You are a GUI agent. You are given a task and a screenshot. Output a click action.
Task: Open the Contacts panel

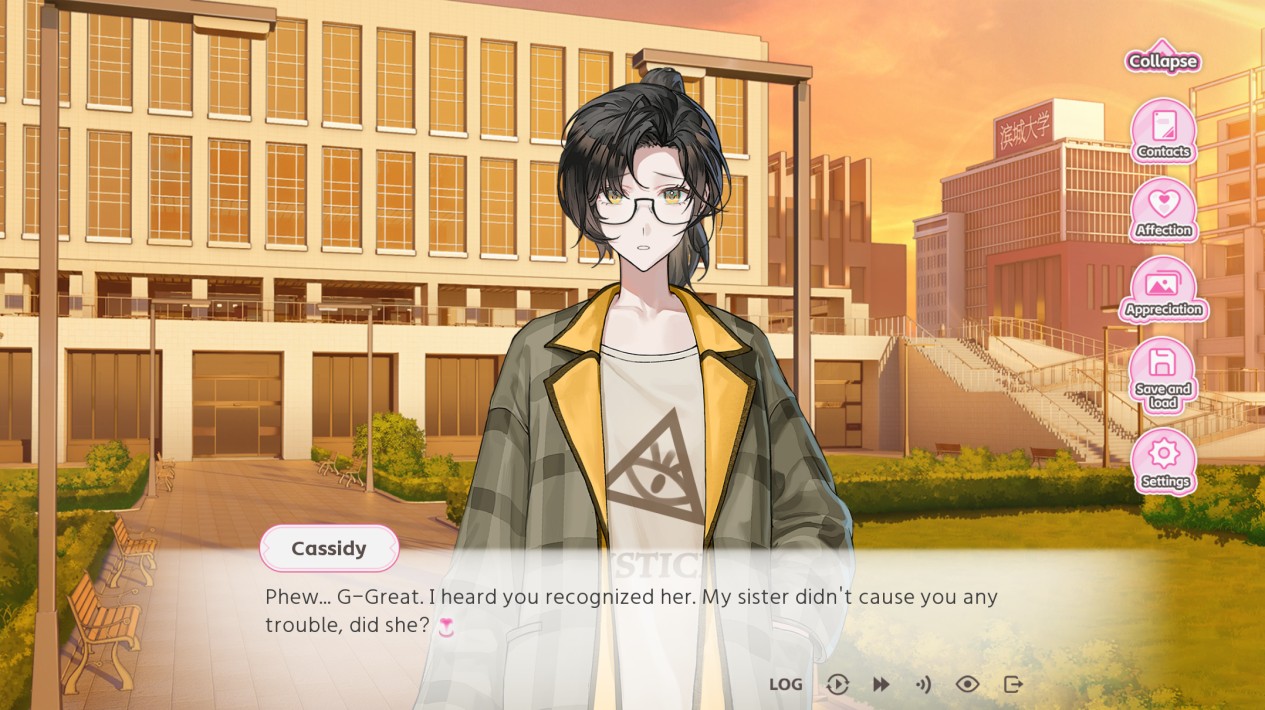(1163, 131)
